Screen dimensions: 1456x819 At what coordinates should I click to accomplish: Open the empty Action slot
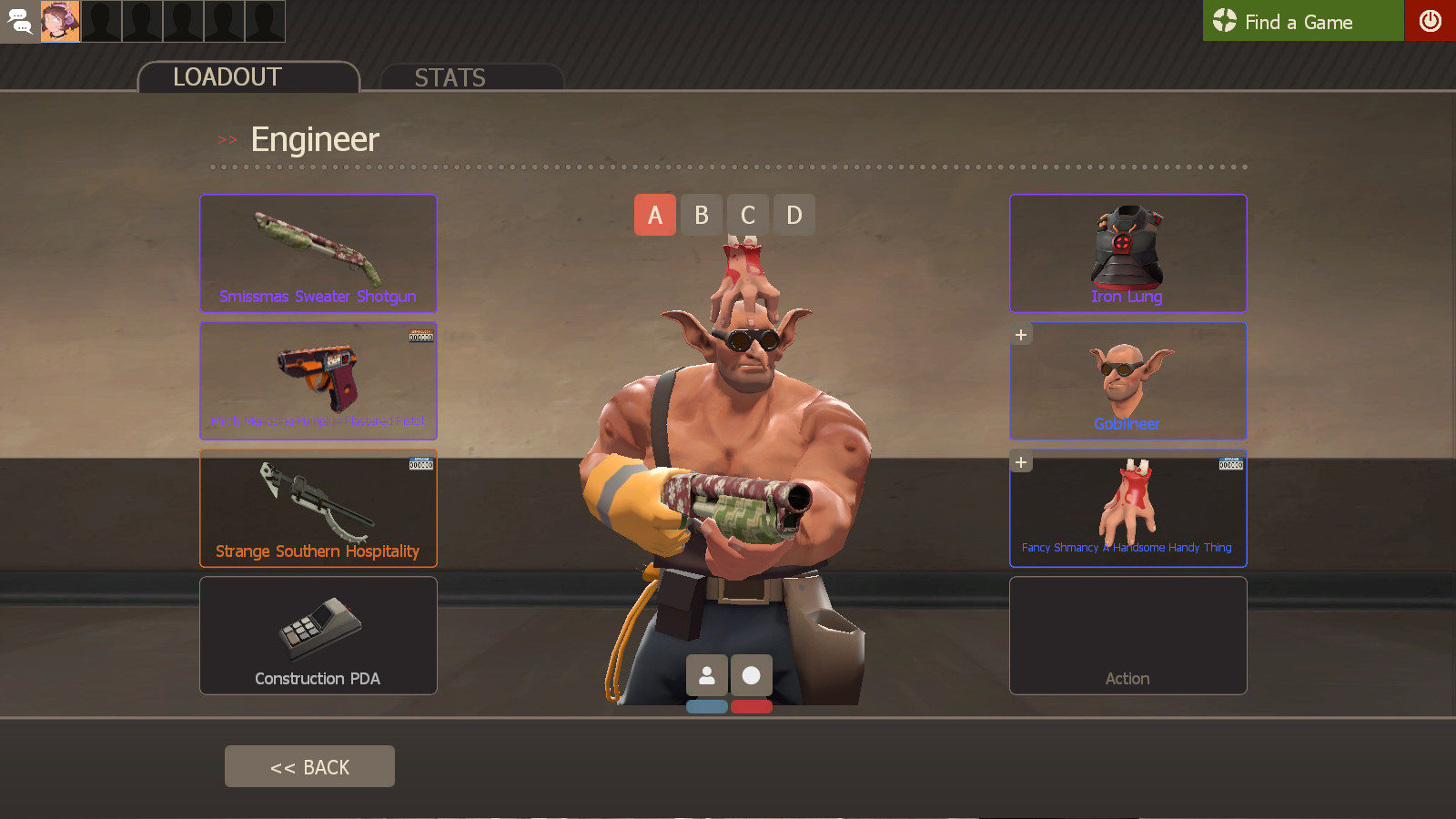click(x=1127, y=635)
